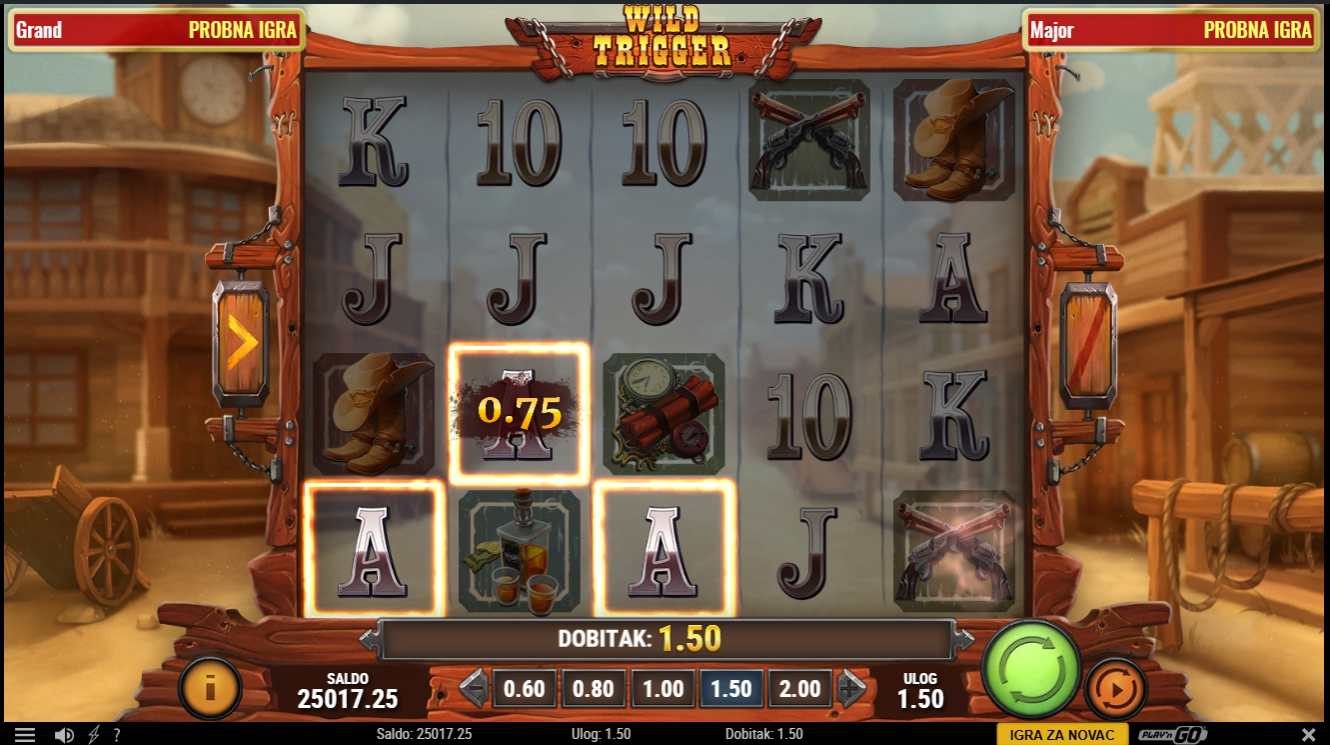The height and width of the screenshot is (745, 1330).
Task: Close the game with the X
Action: [x=1309, y=735]
